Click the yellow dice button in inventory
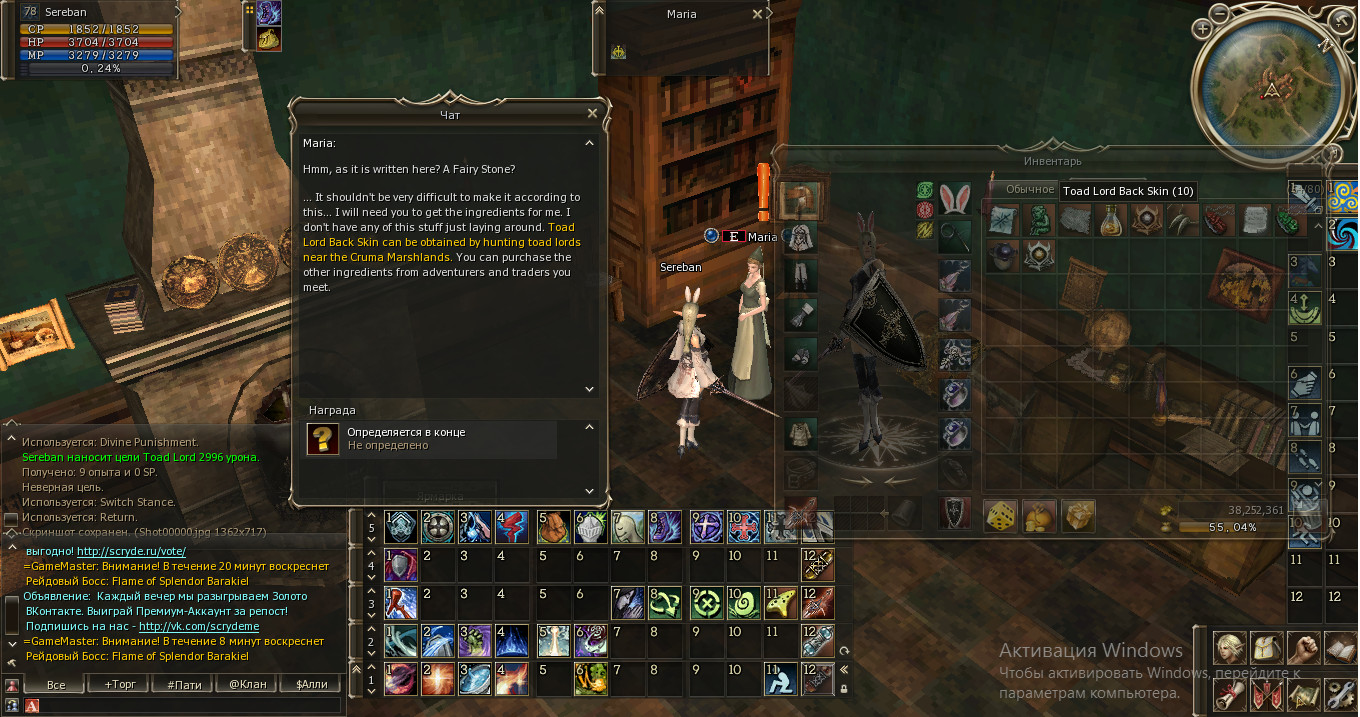Viewport: 1360px width, 717px height. pyautogui.click(x=1002, y=515)
